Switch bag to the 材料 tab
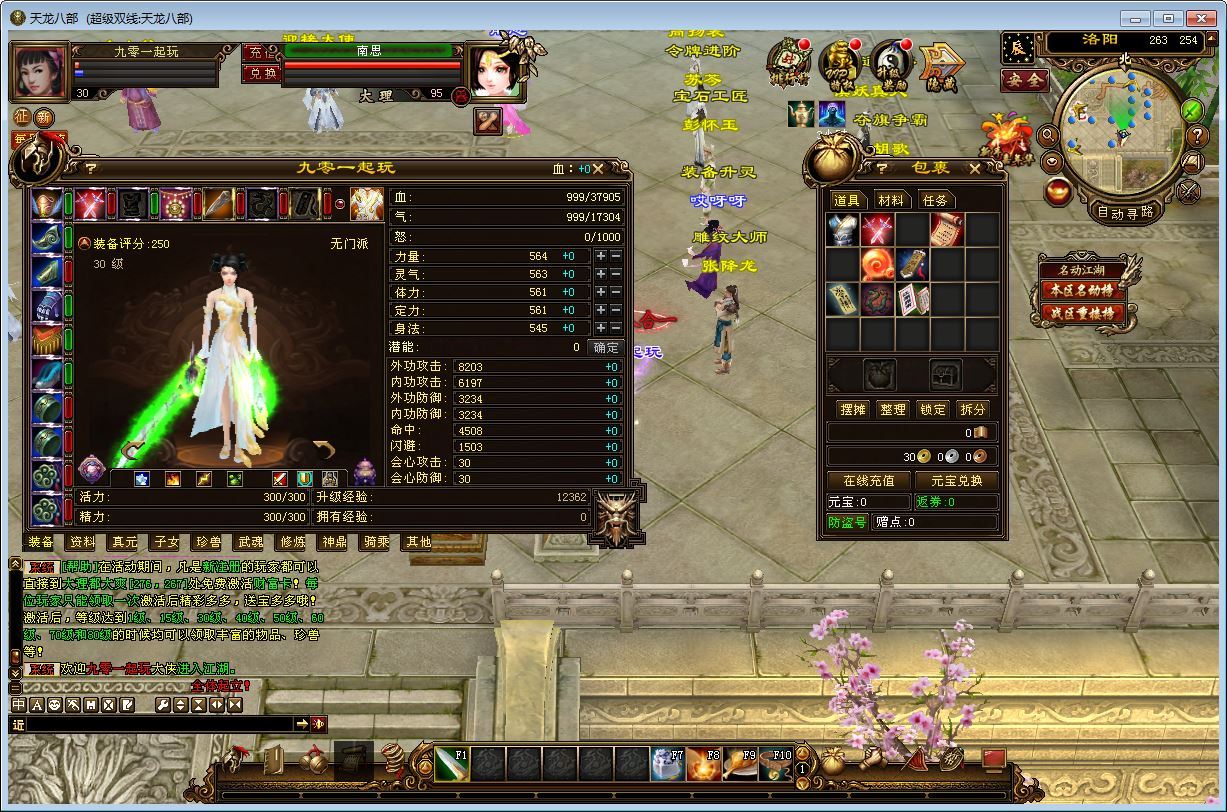 click(890, 200)
